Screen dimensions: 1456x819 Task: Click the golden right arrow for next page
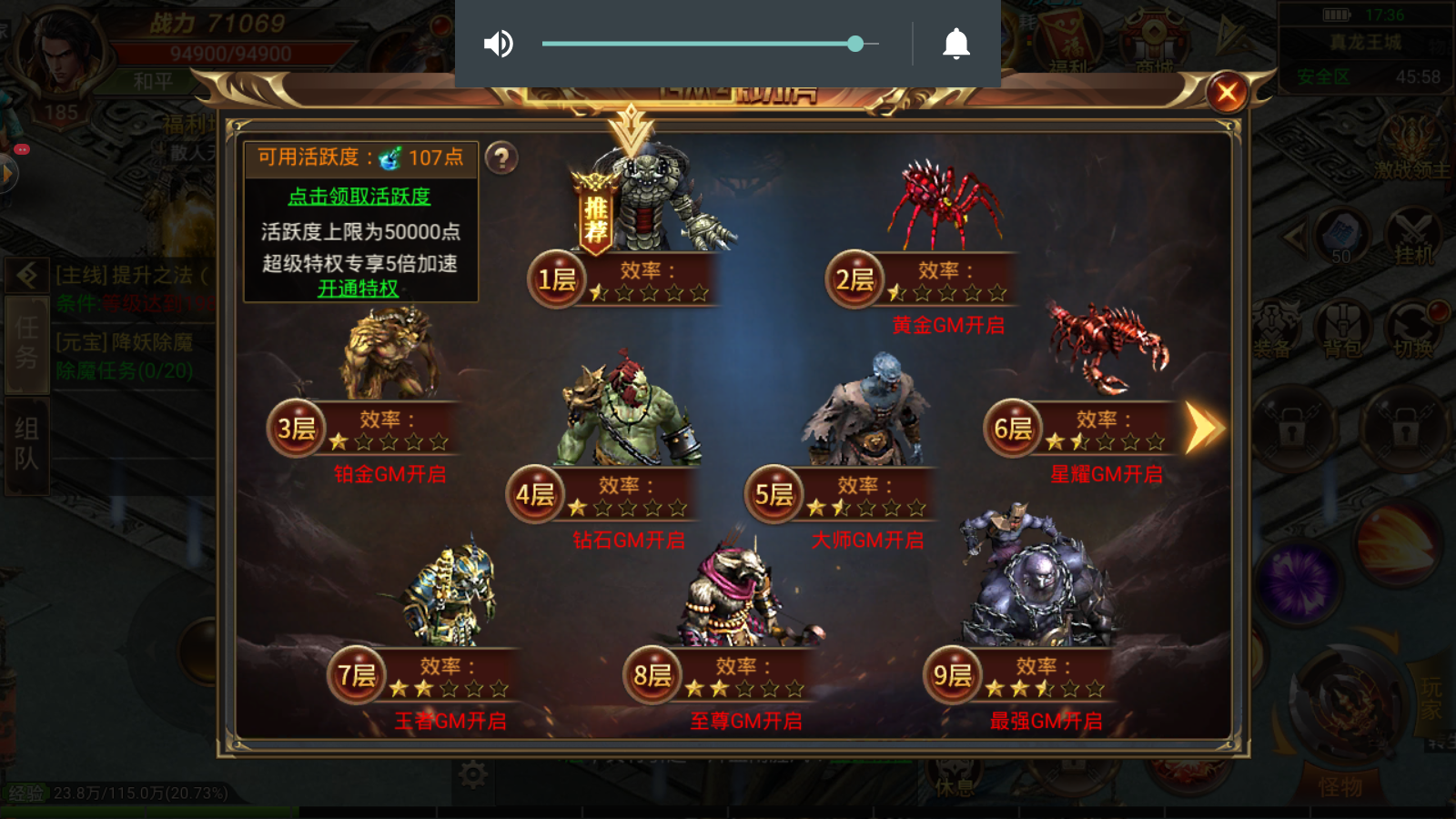(x=1203, y=426)
